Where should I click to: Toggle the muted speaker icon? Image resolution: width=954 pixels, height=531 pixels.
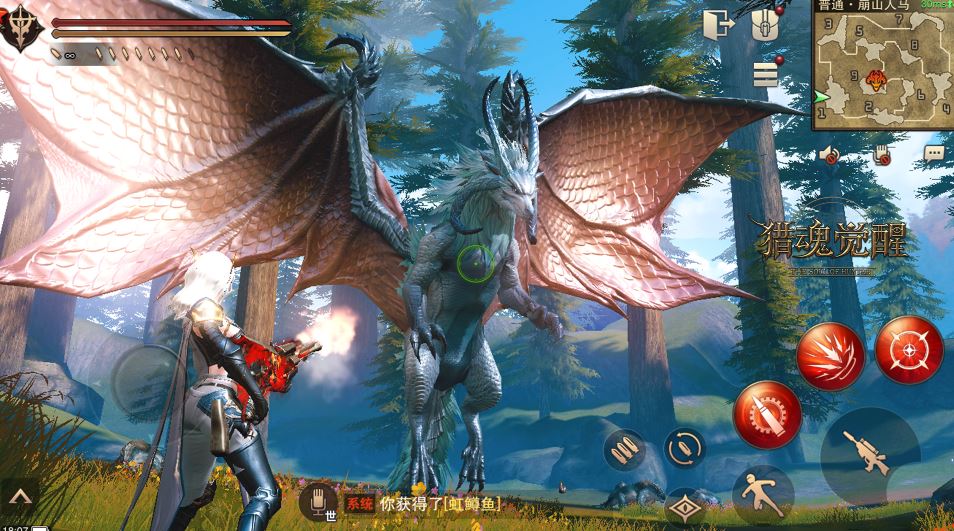pos(829,154)
